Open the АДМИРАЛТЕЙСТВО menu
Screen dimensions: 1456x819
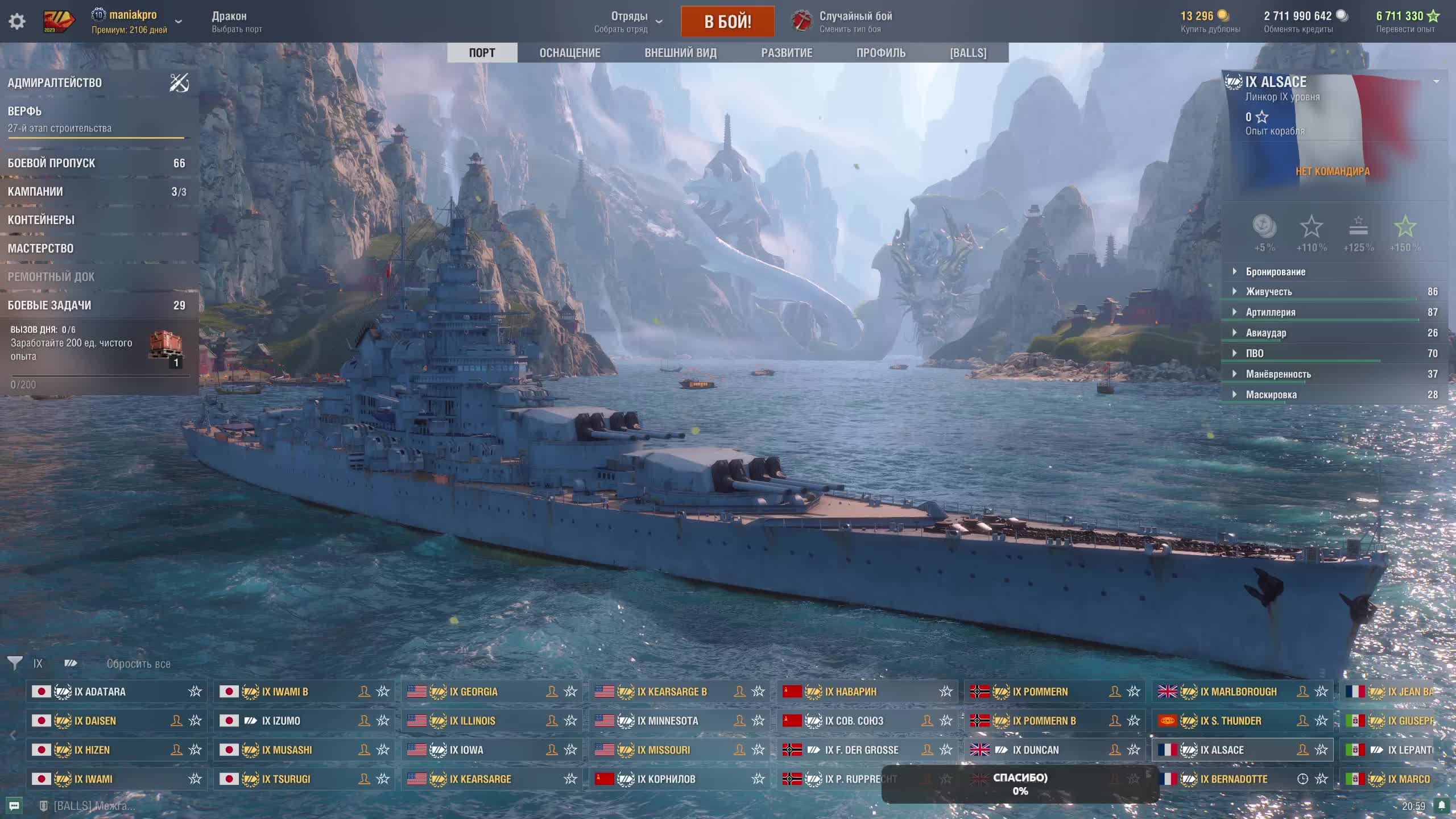coord(55,83)
